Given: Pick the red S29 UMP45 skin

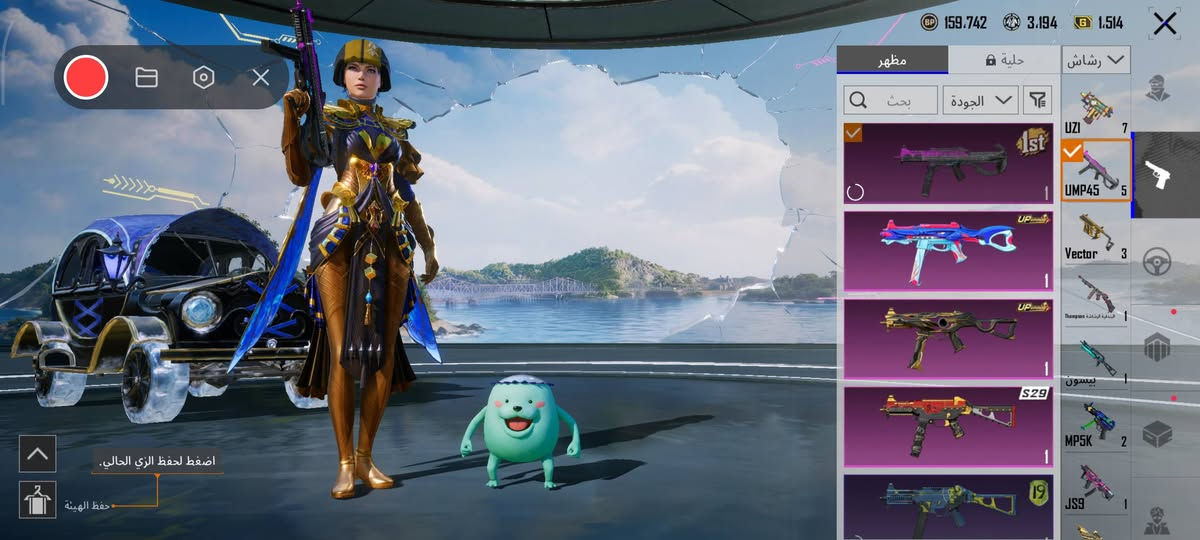Looking at the screenshot, I should click(x=948, y=426).
